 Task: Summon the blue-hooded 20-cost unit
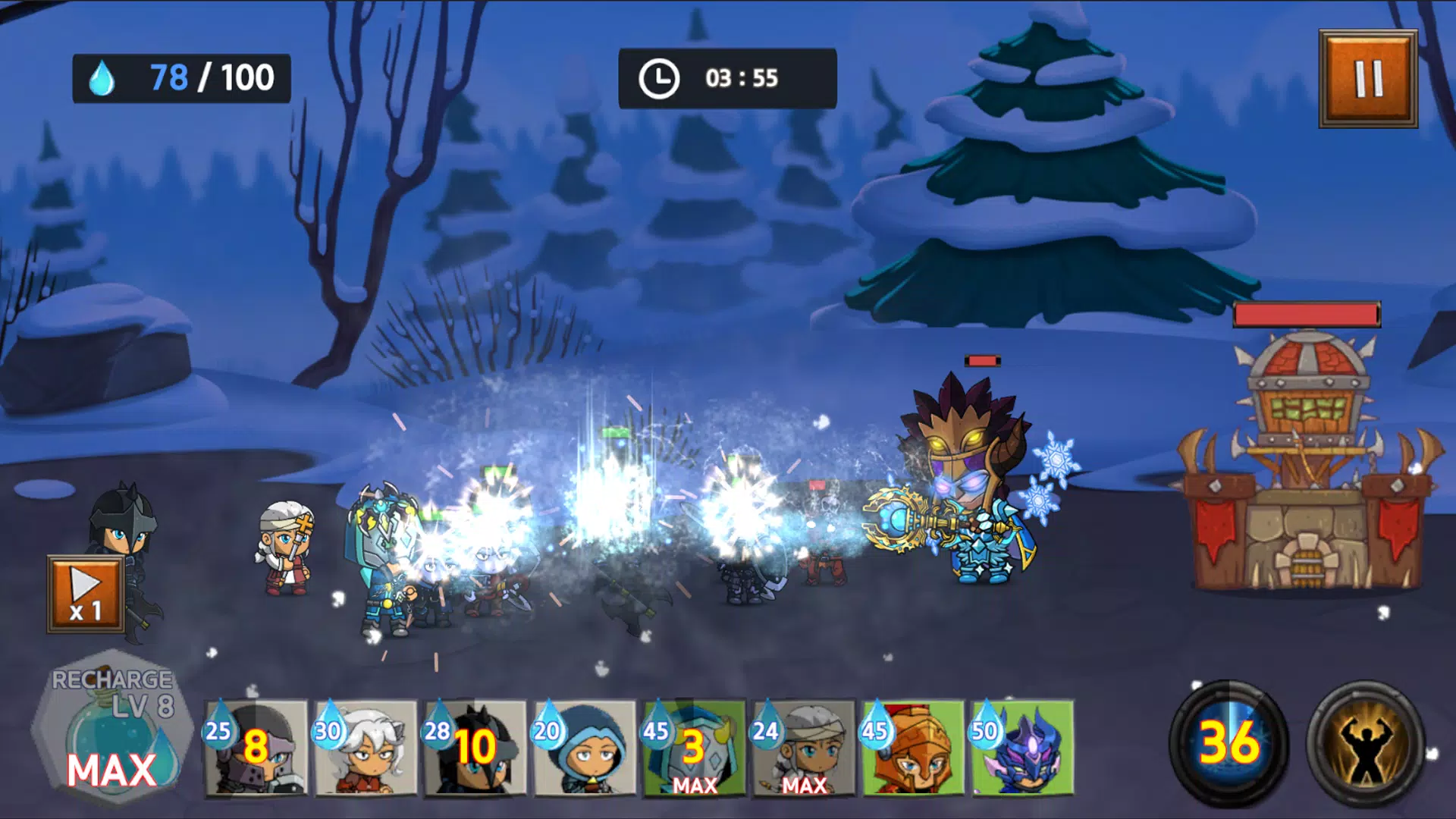coord(584,748)
